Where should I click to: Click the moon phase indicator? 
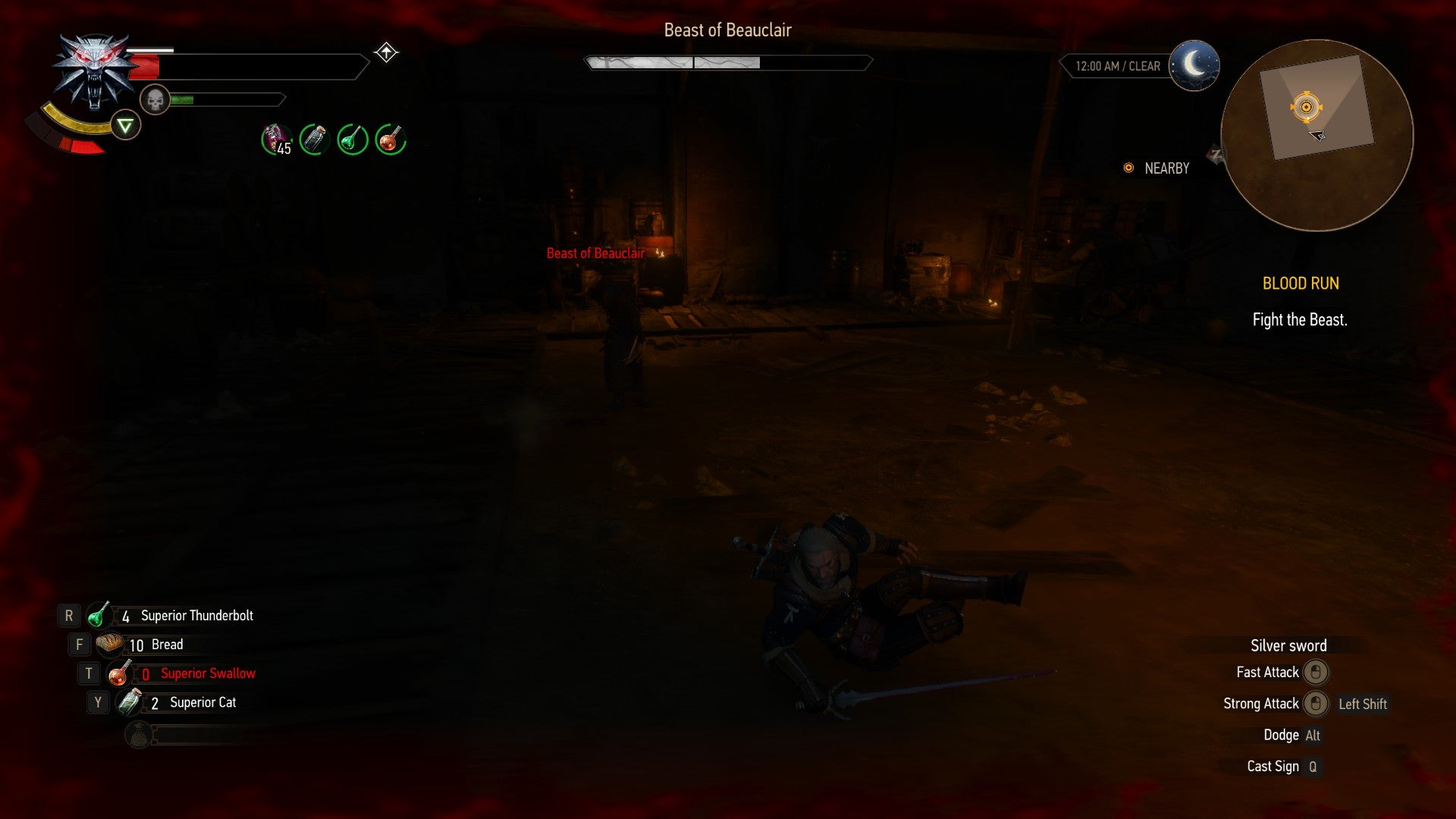click(1195, 66)
